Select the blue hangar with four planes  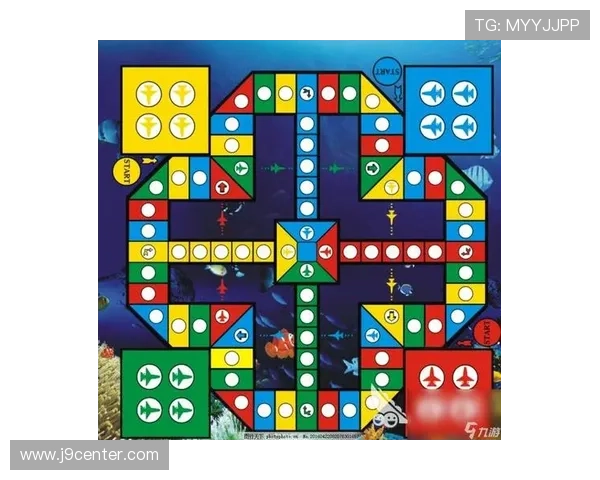(447, 110)
